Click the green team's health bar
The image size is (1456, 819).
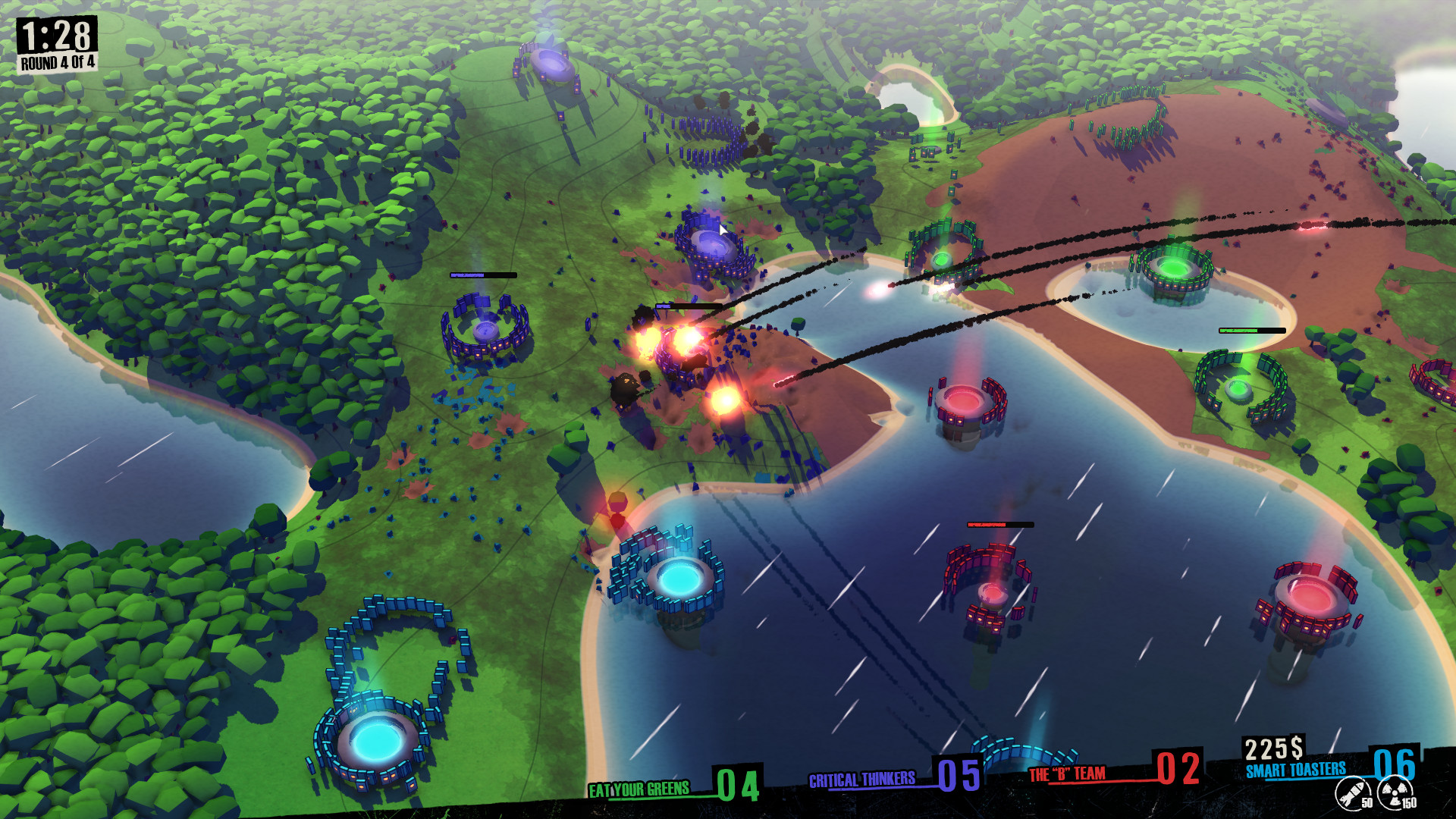click(x=1251, y=331)
